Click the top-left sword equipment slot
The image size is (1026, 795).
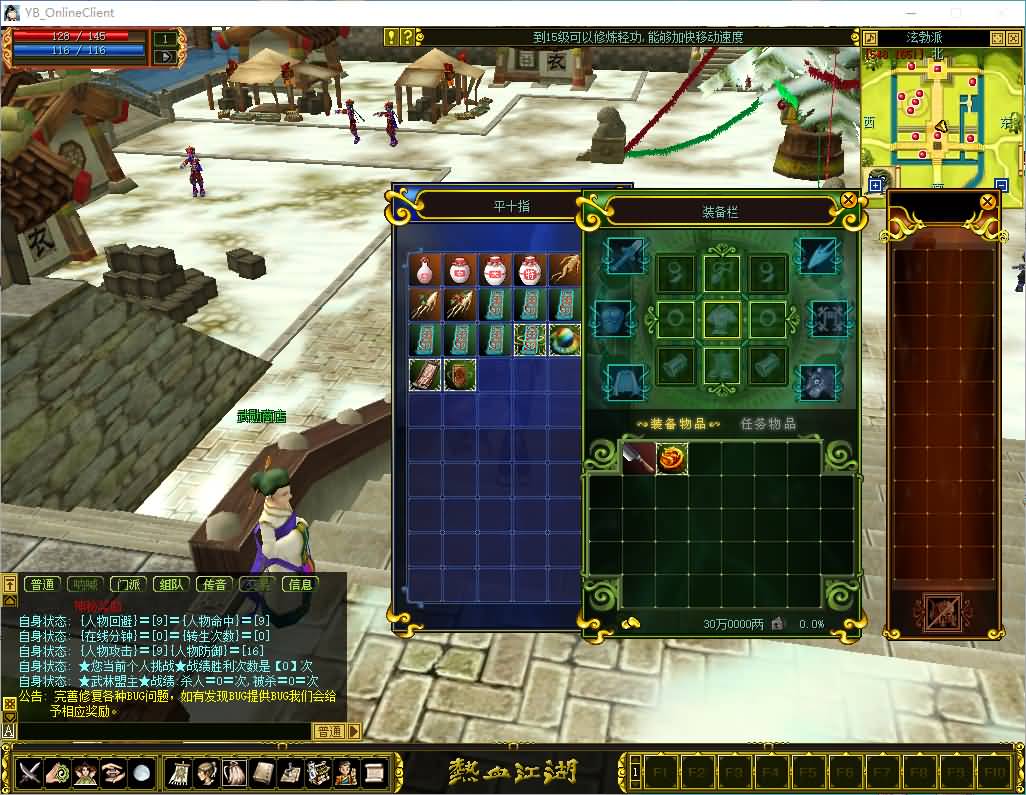pos(623,256)
